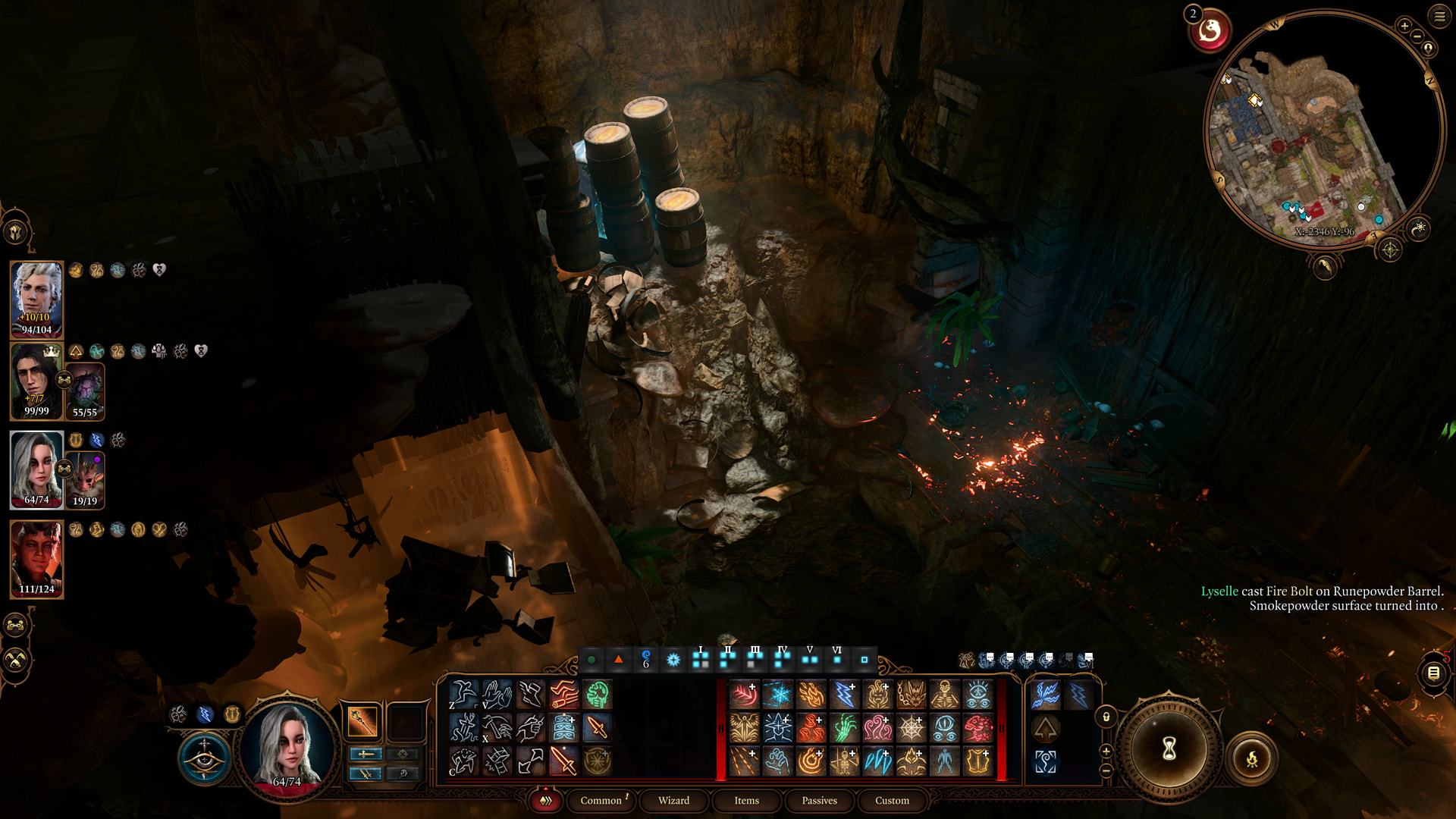The image size is (1456, 819).
Task: Show the Items hotbar tab
Action: click(x=746, y=800)
